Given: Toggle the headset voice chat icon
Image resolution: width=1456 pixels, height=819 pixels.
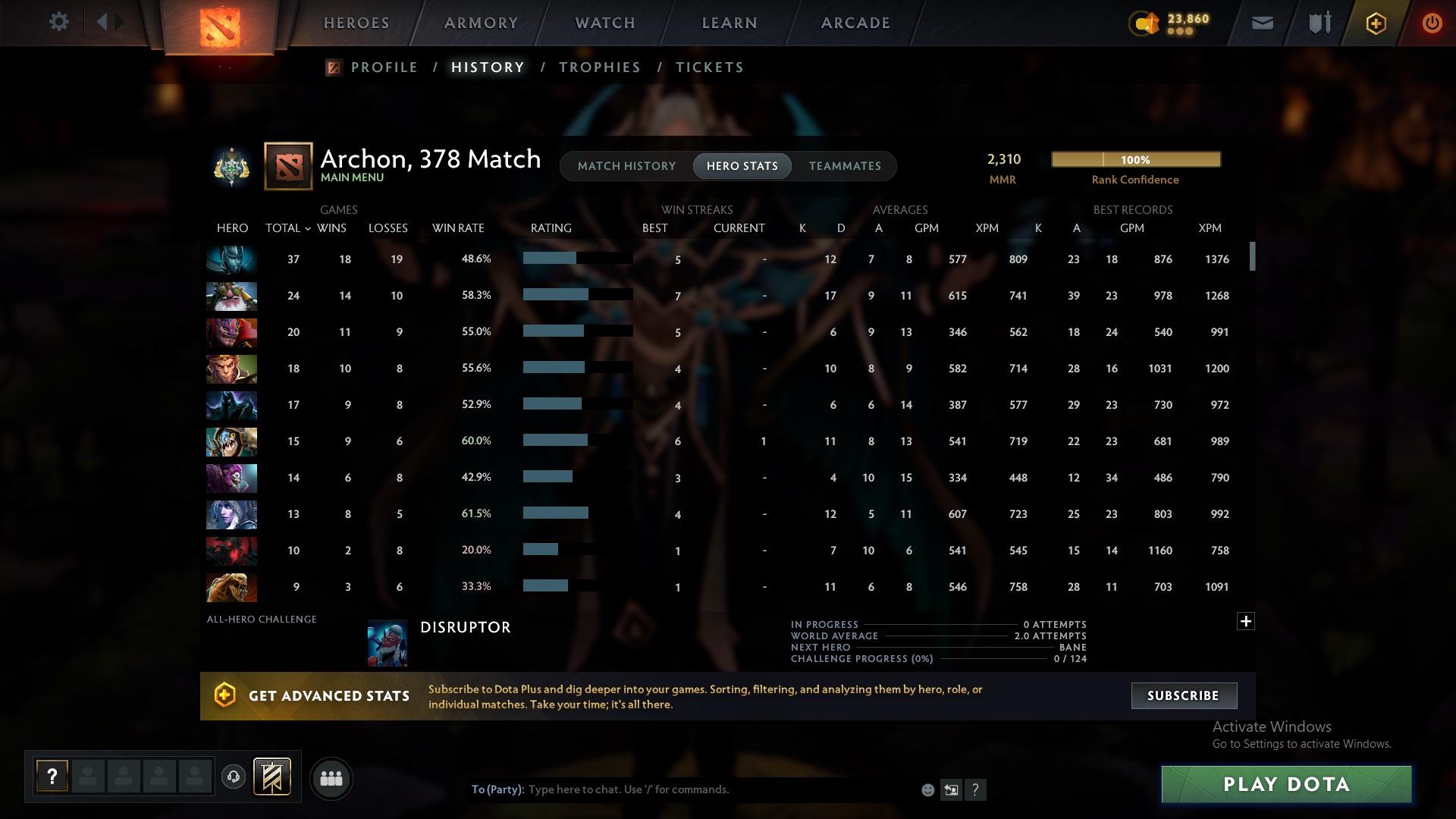Looking at the screenshot, I should [x=234, y=776].
